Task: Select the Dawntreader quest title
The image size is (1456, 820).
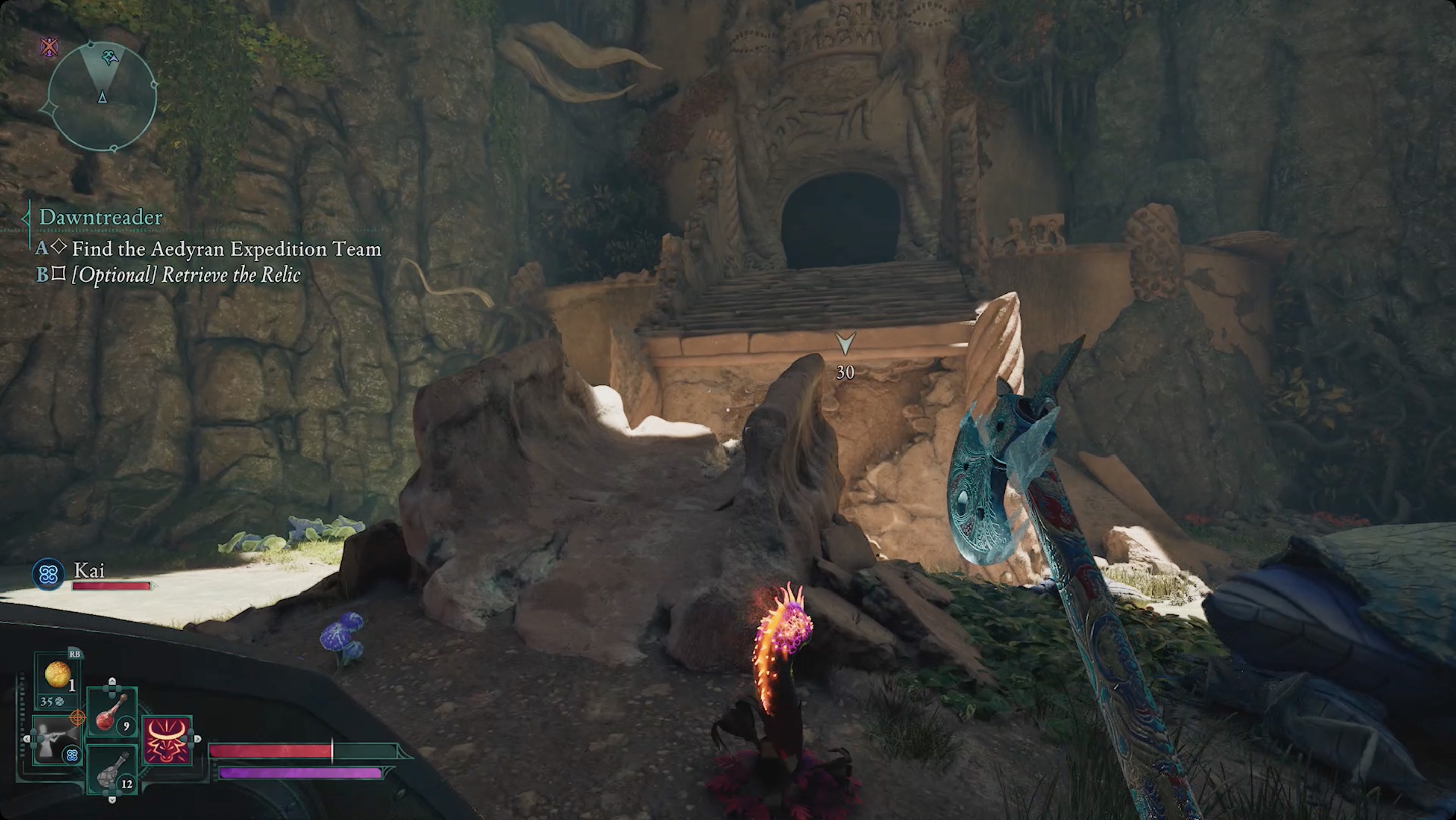Action: tap(101, 217)
